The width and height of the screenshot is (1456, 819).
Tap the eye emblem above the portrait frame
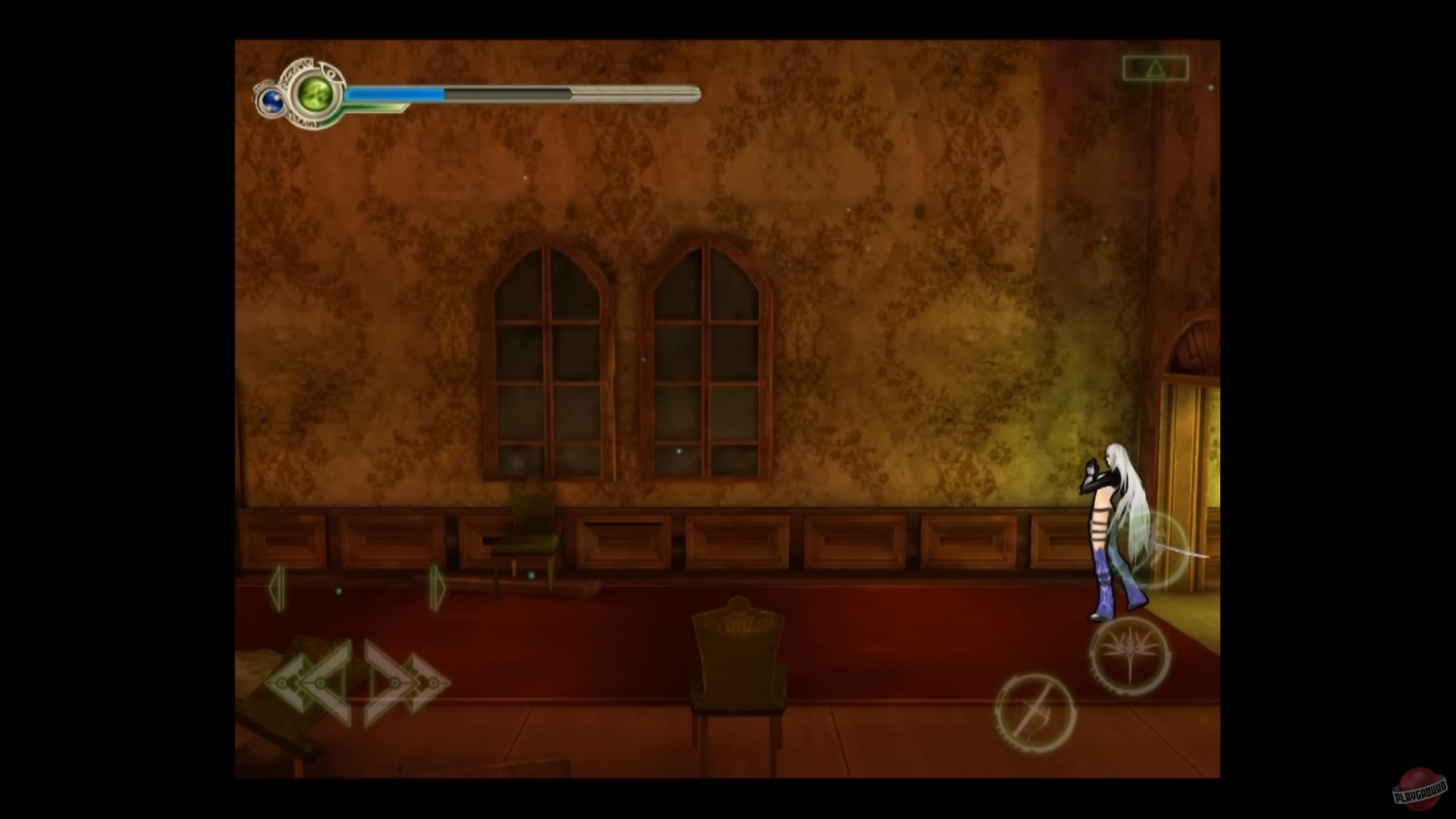click(331, 72)
